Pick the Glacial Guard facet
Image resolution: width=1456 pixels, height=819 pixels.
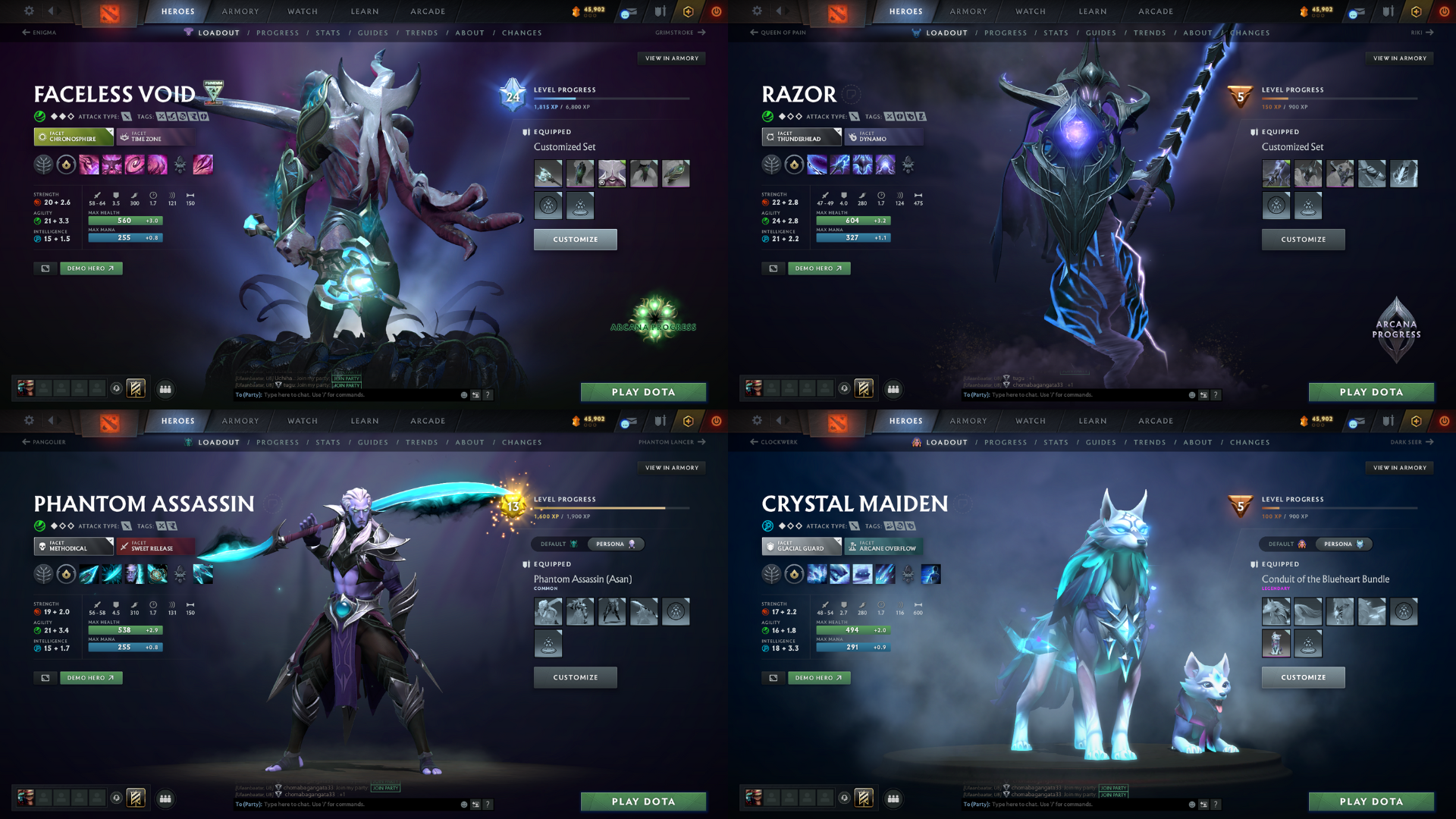coord(801,546)
